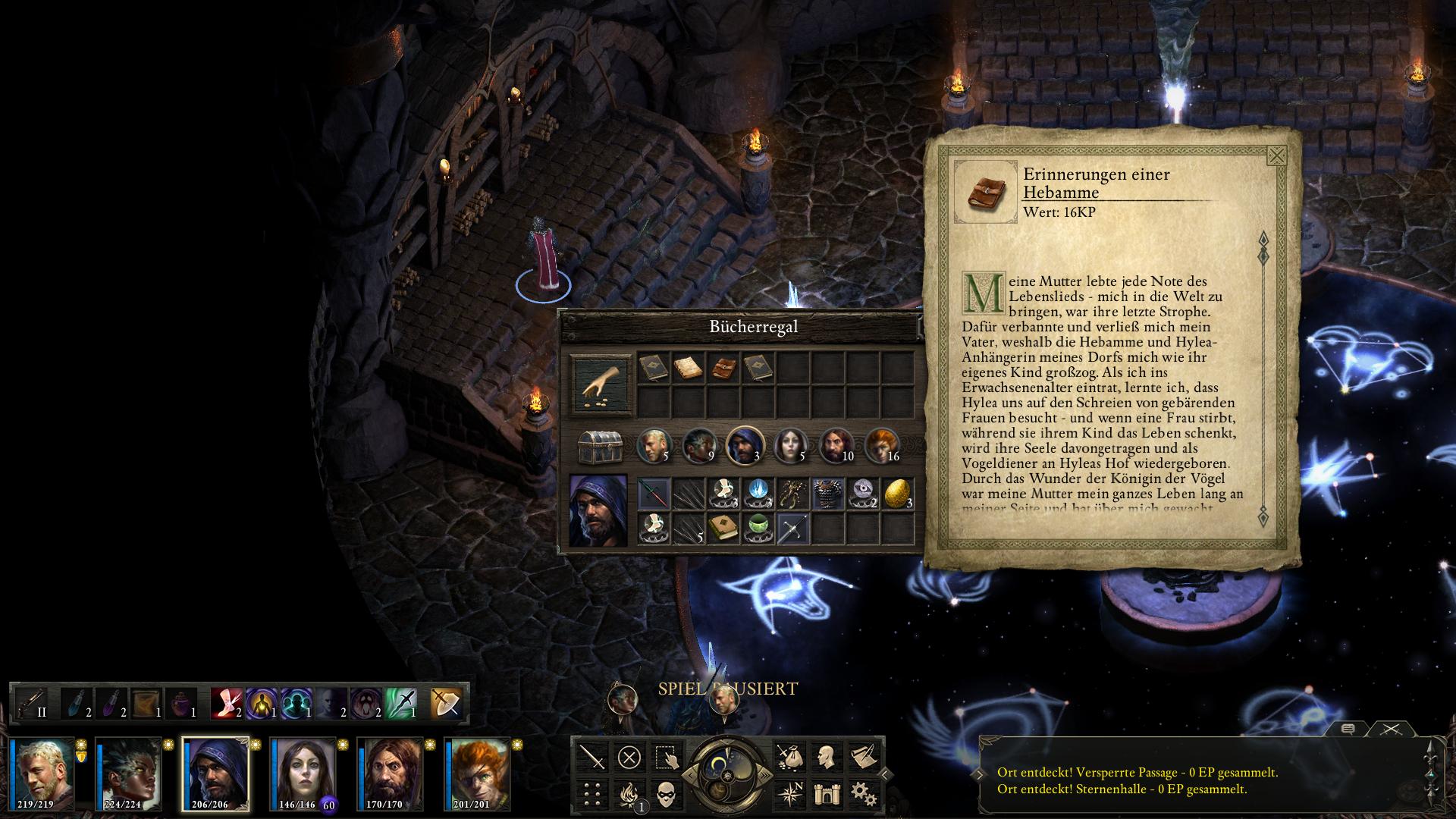Image resolution: width=1456 pixels, height=819 pixels.
Task: Pick up the brown leather journal
Action: click(x=723, y=369)
